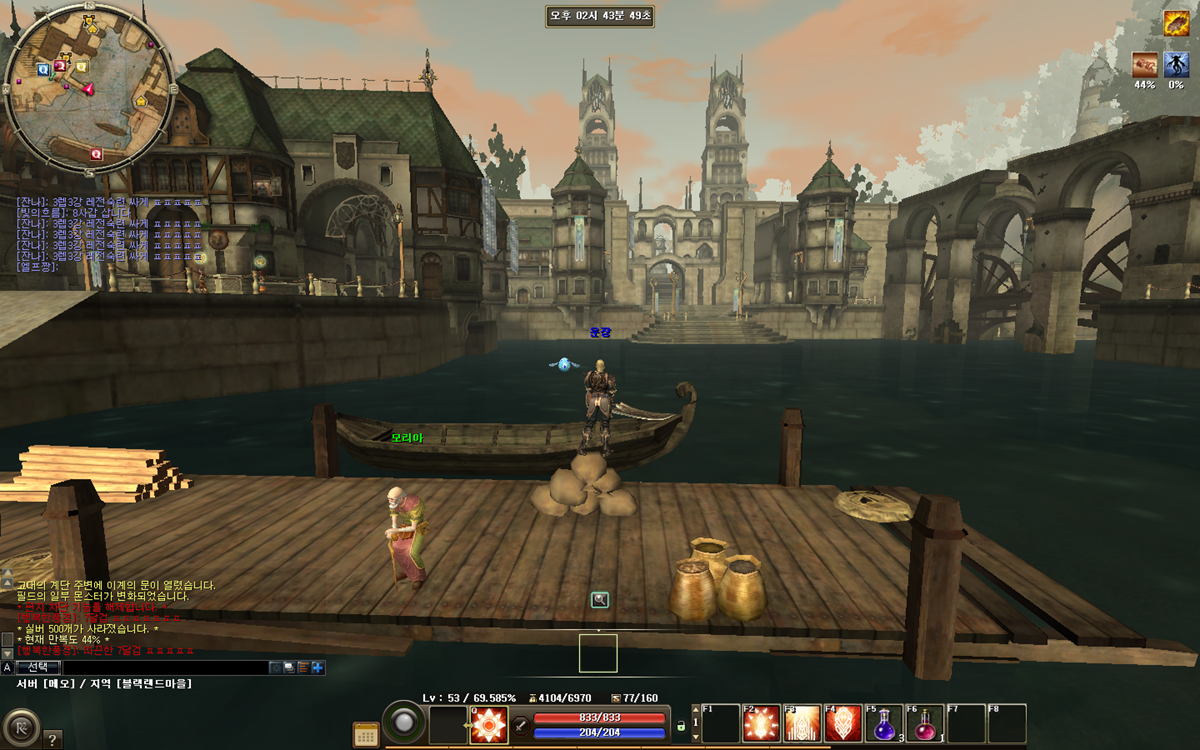Click the small magnifier icon above the dock

(x=599, y=600)
